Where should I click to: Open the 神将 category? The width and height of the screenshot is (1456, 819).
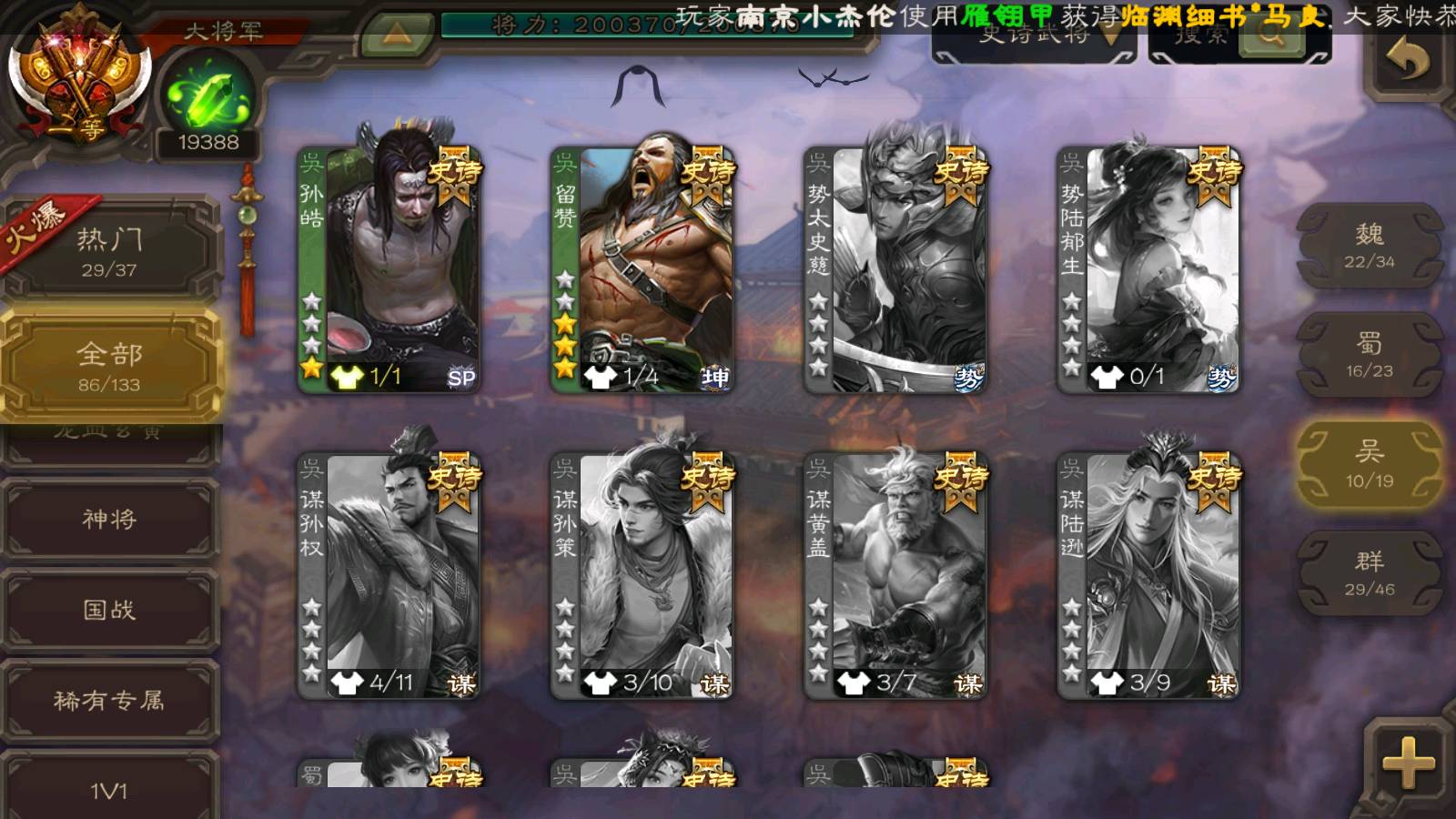(x=109, y=519)
